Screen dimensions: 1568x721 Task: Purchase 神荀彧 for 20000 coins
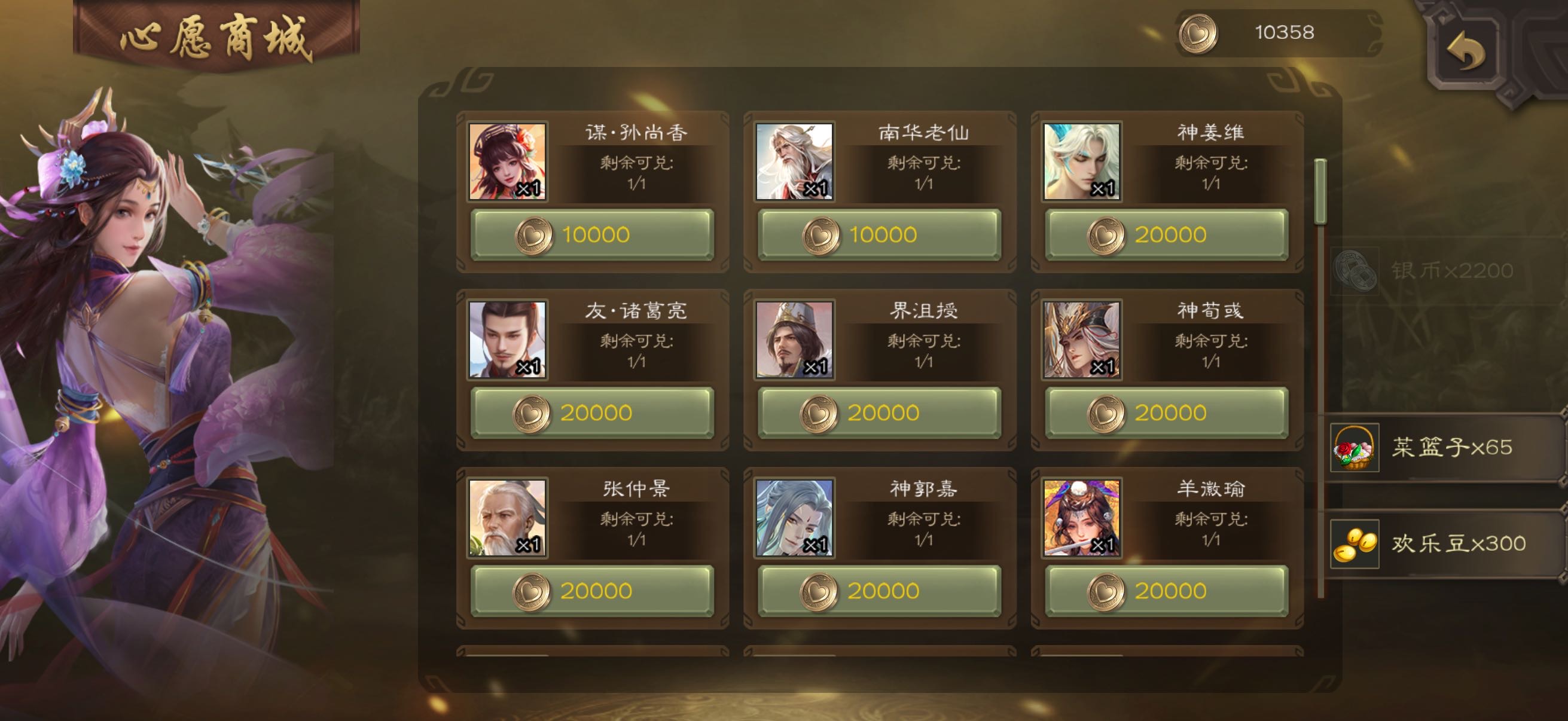click(1166, 413)
